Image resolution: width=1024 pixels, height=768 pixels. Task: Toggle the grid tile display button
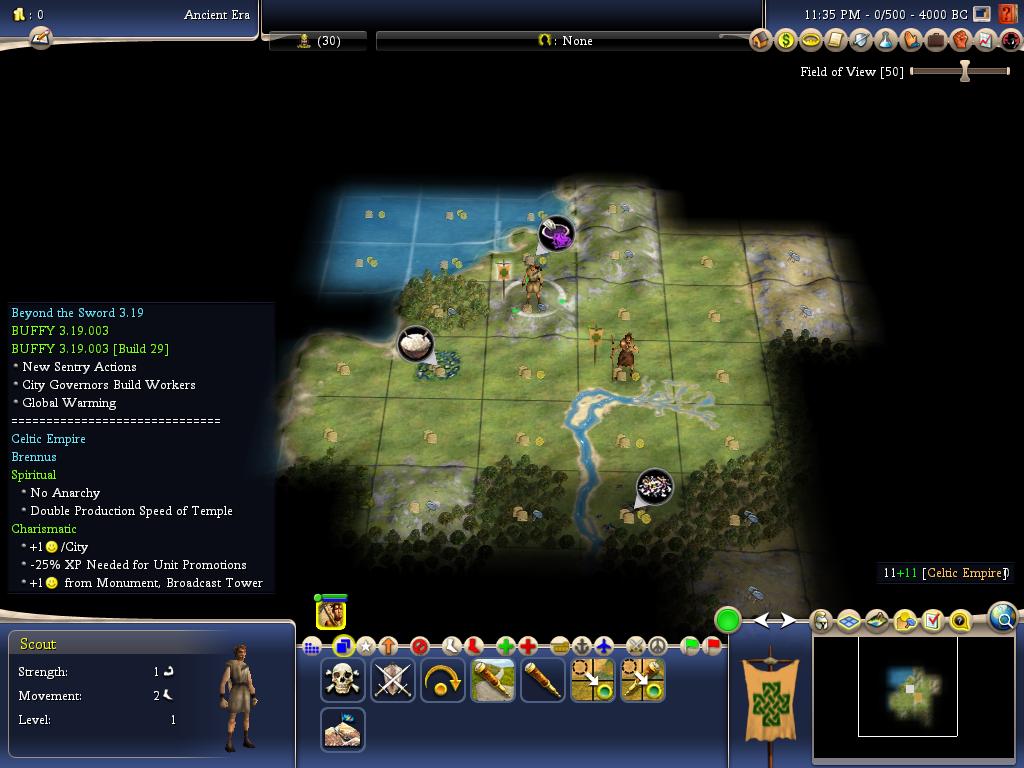(x=849, y=621)
